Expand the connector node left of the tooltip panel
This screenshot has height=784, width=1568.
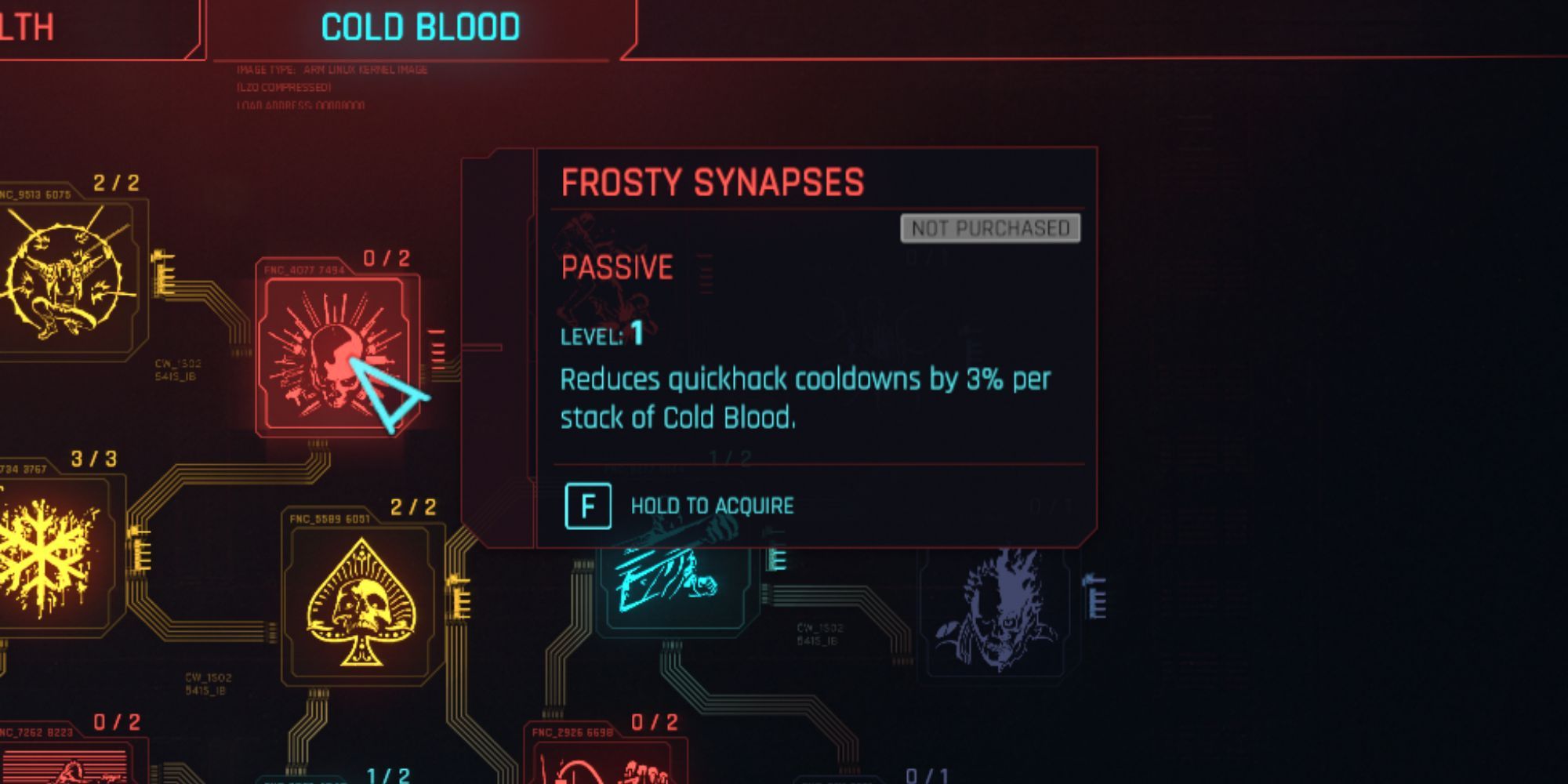click(x=494, y=349)
